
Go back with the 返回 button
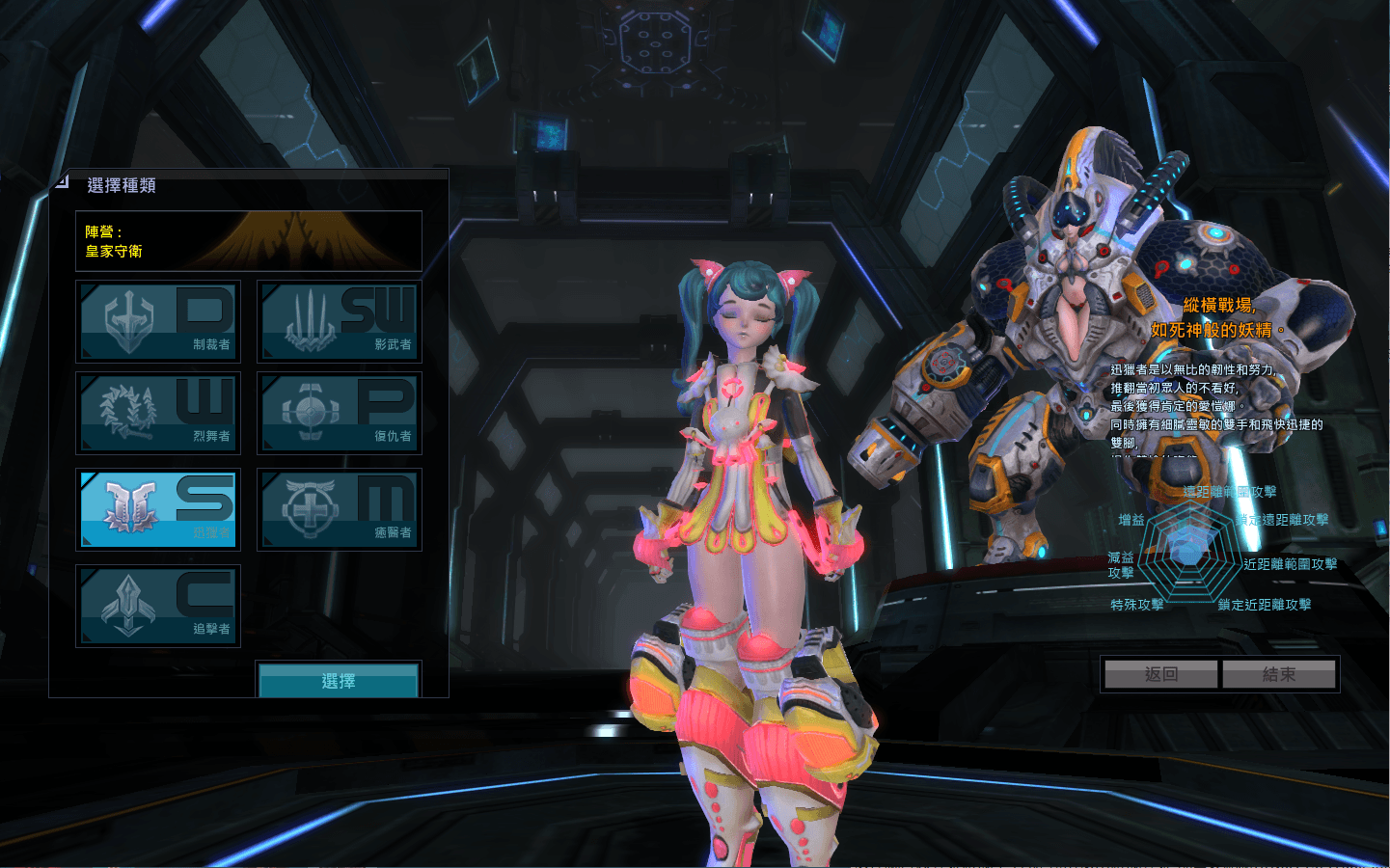(1161, 674)
